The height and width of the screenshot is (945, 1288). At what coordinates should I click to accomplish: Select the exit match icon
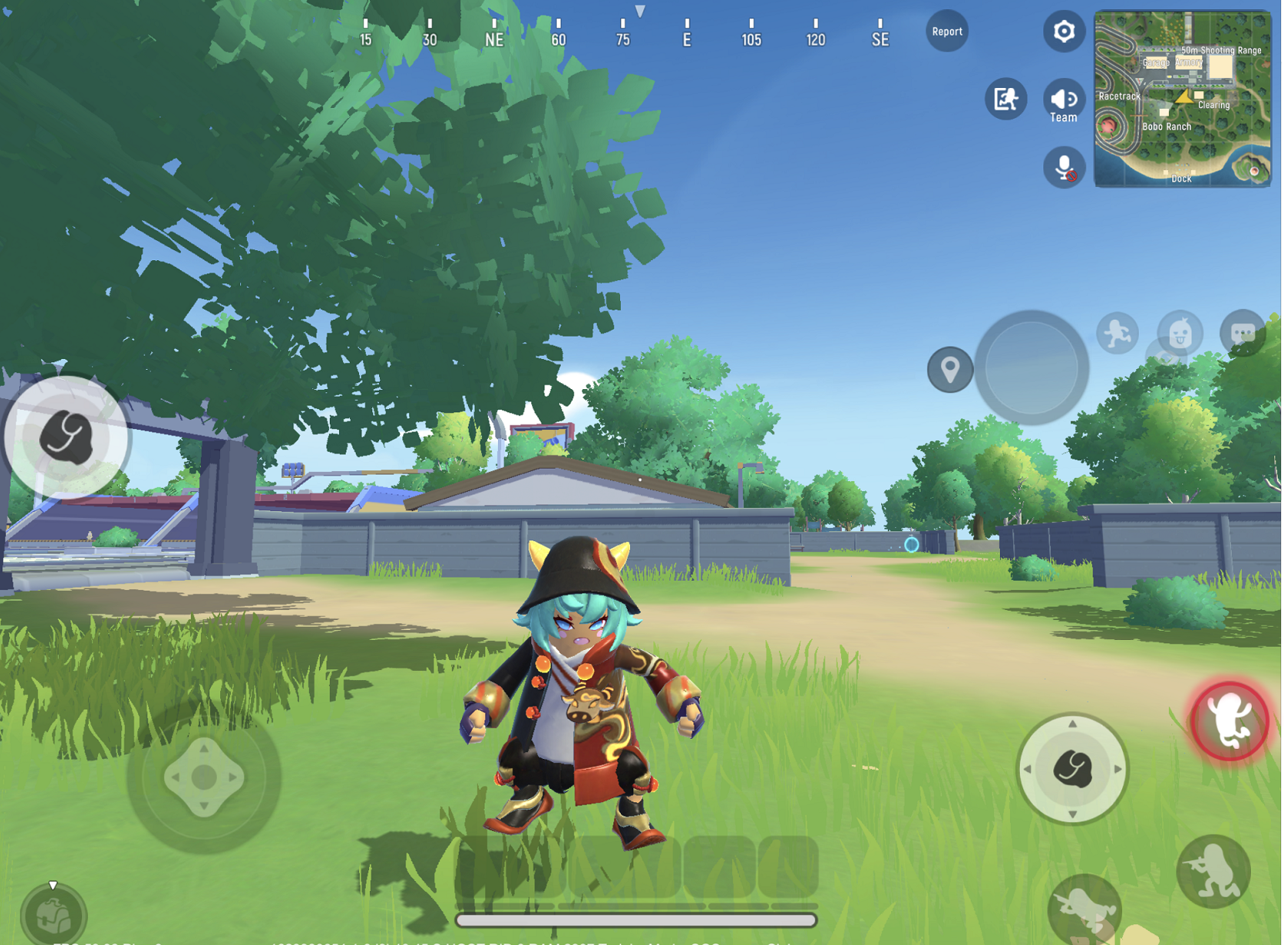click(x=1005, y=99)
